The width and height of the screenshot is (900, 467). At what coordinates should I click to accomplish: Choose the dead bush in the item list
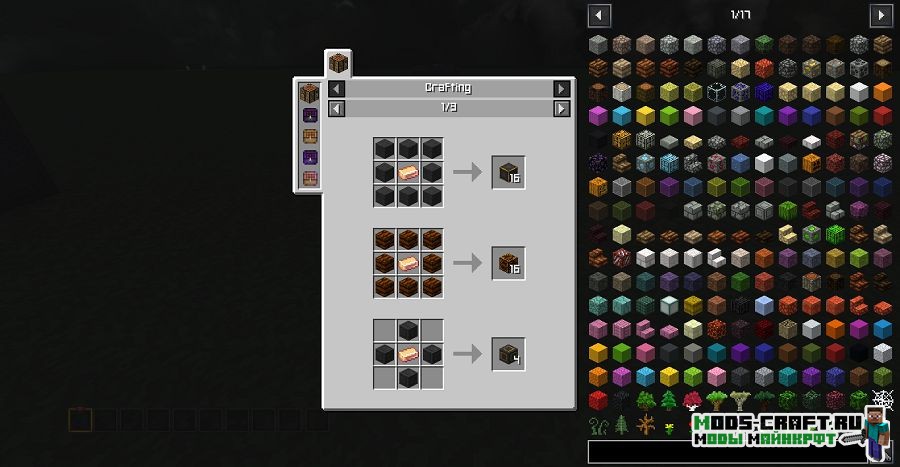pyautogui.click(x=645, y=425)
